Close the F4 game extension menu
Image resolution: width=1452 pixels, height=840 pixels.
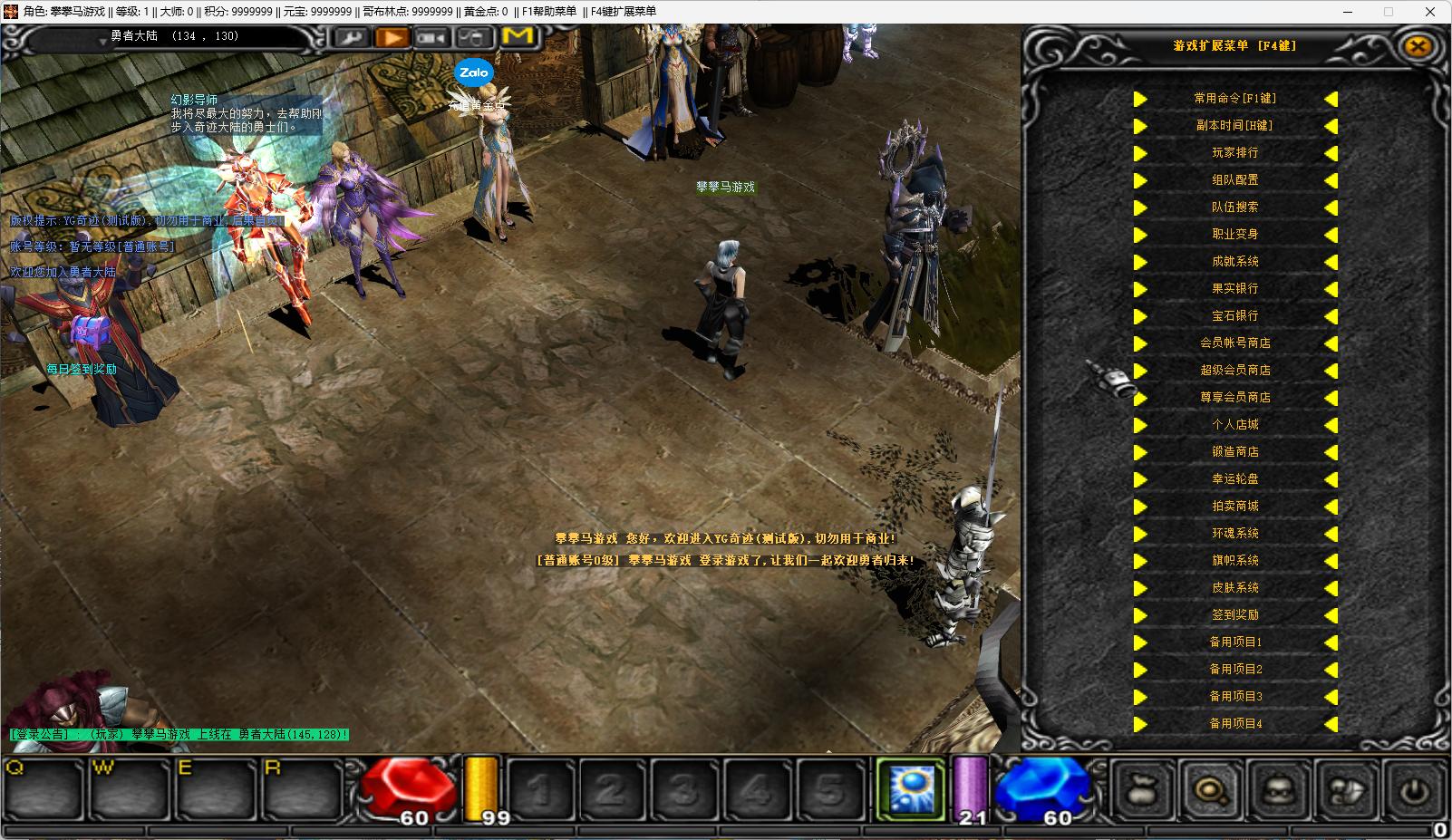1418,46
